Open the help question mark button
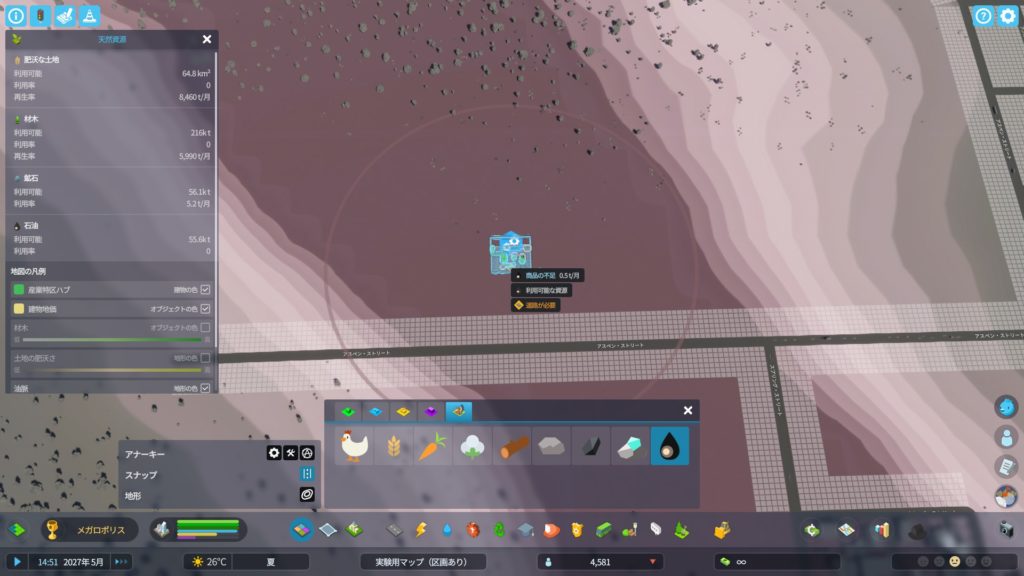 click(984, 15)
